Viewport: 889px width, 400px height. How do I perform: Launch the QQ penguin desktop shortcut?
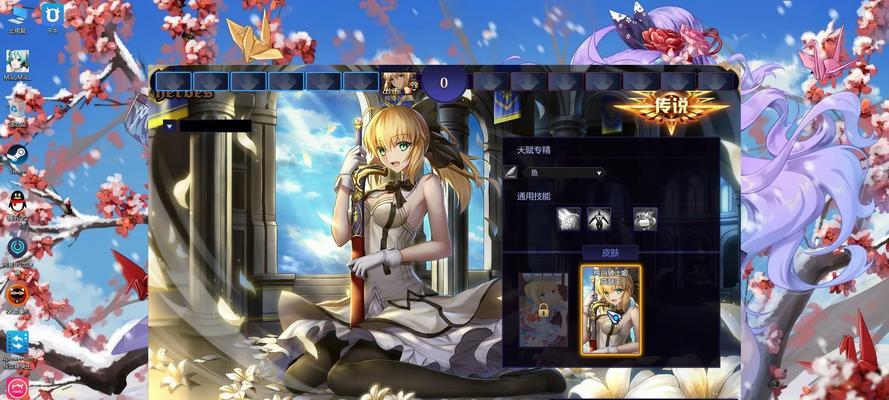pyautogui.click(x=17, y=202)
